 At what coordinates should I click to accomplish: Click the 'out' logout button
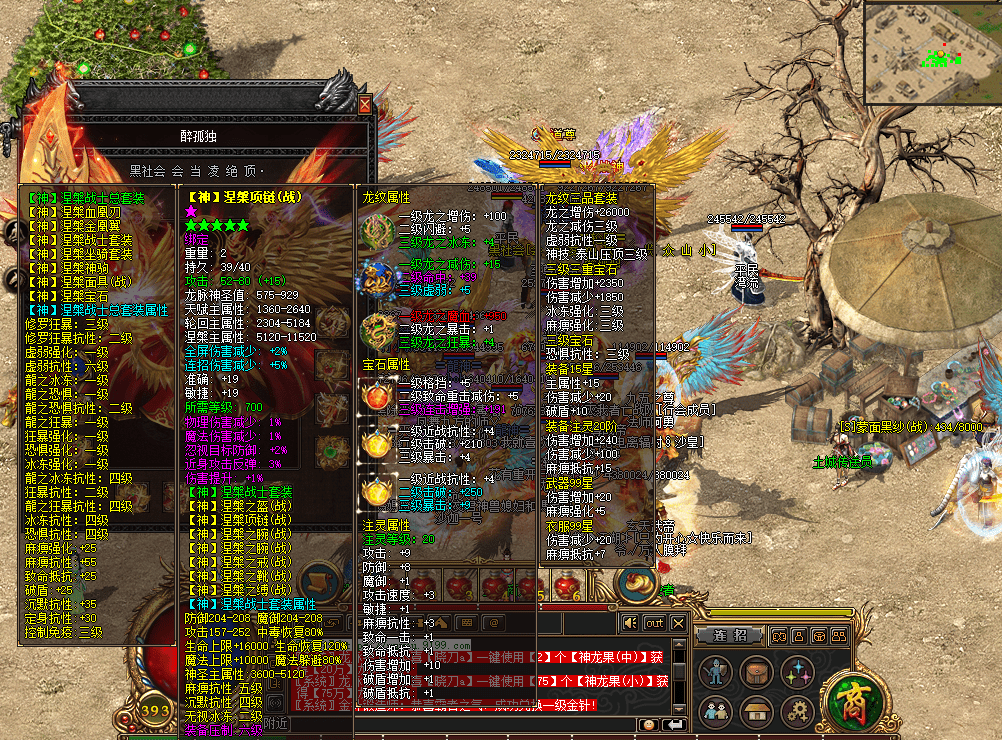[654, 623]
